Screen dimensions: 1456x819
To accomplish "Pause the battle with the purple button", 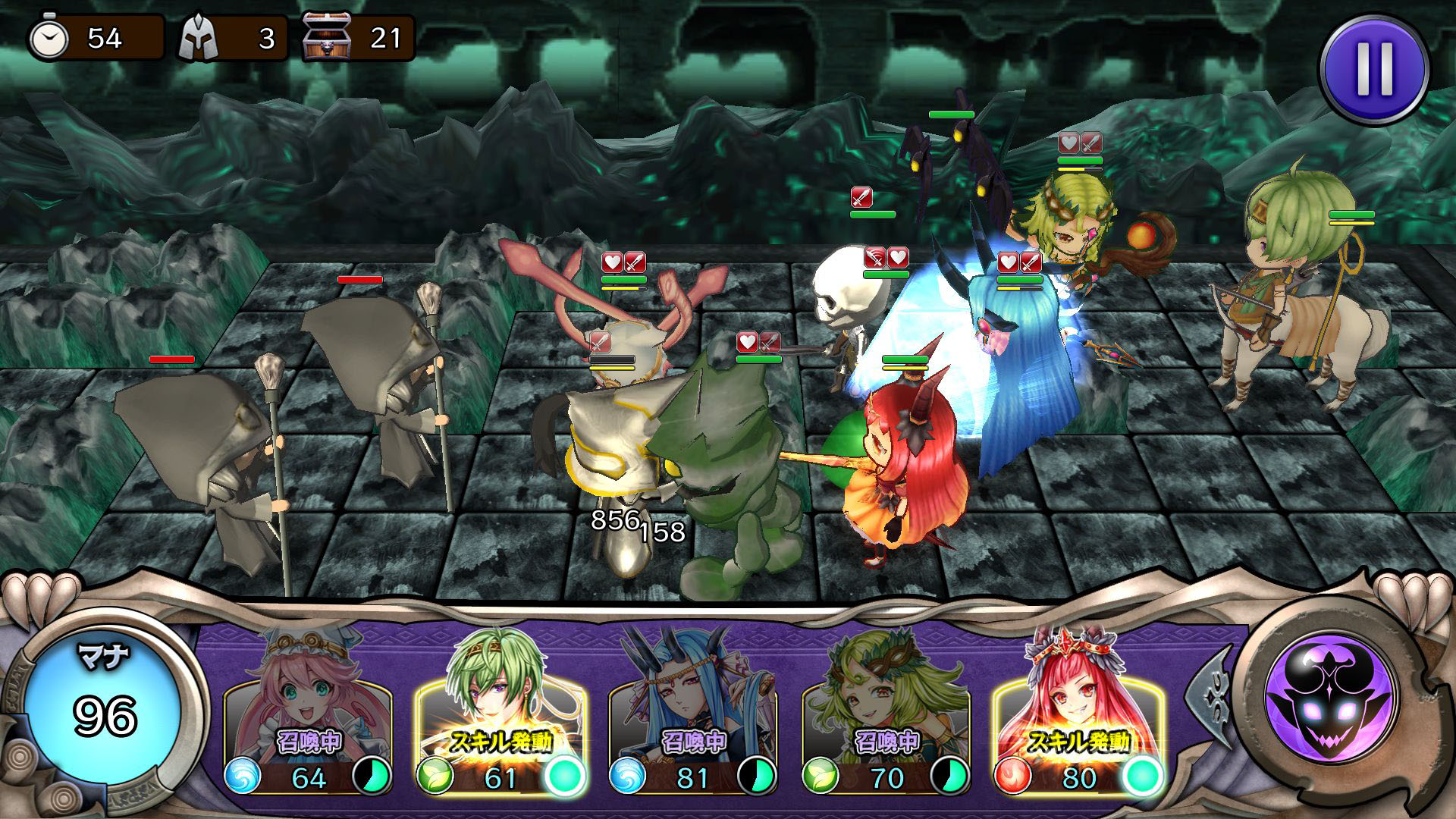I will (x=1374, y=69).
